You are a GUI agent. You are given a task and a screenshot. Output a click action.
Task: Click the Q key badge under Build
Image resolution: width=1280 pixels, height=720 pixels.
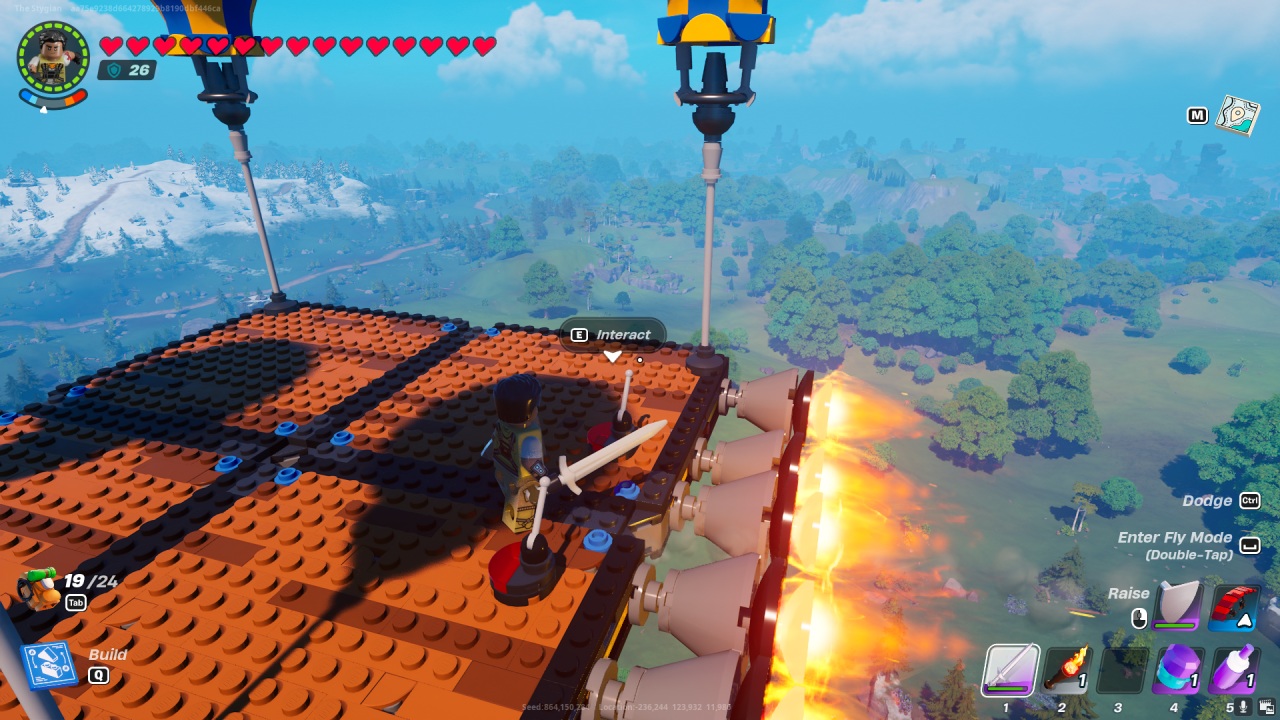coord(99,675)
